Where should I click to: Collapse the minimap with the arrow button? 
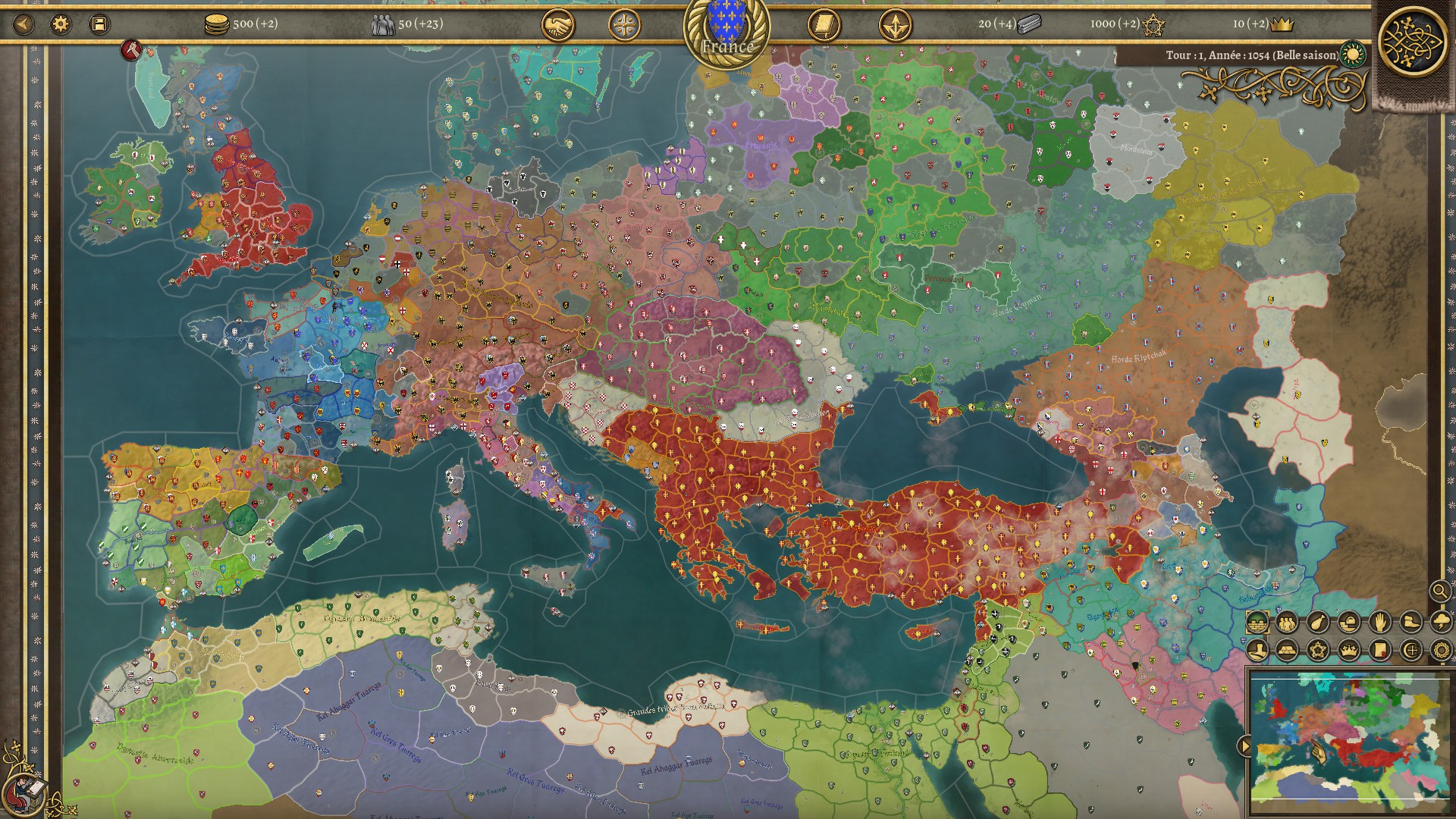[x=1244, y=746]
